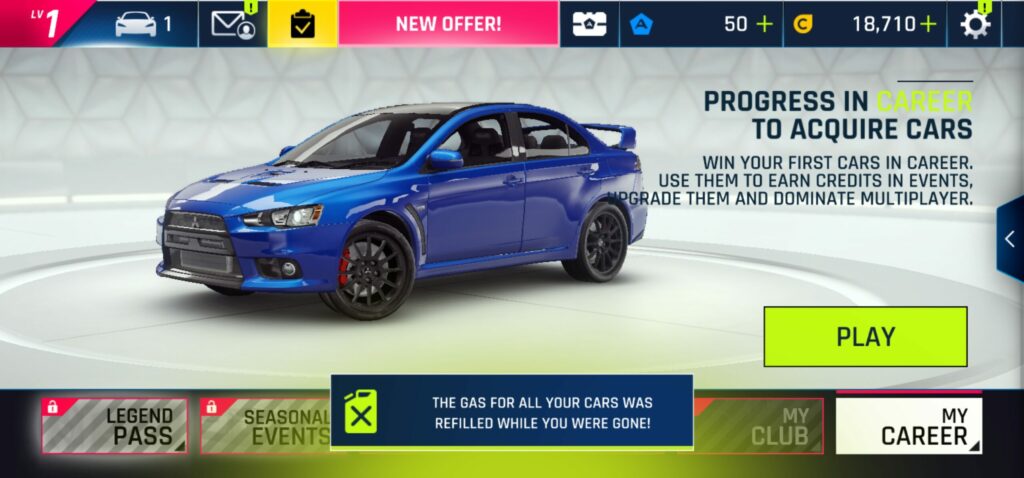Dismiss the gas refilled notification
The width and height of the screenshot is (1024, 478).
coord(511,411)
